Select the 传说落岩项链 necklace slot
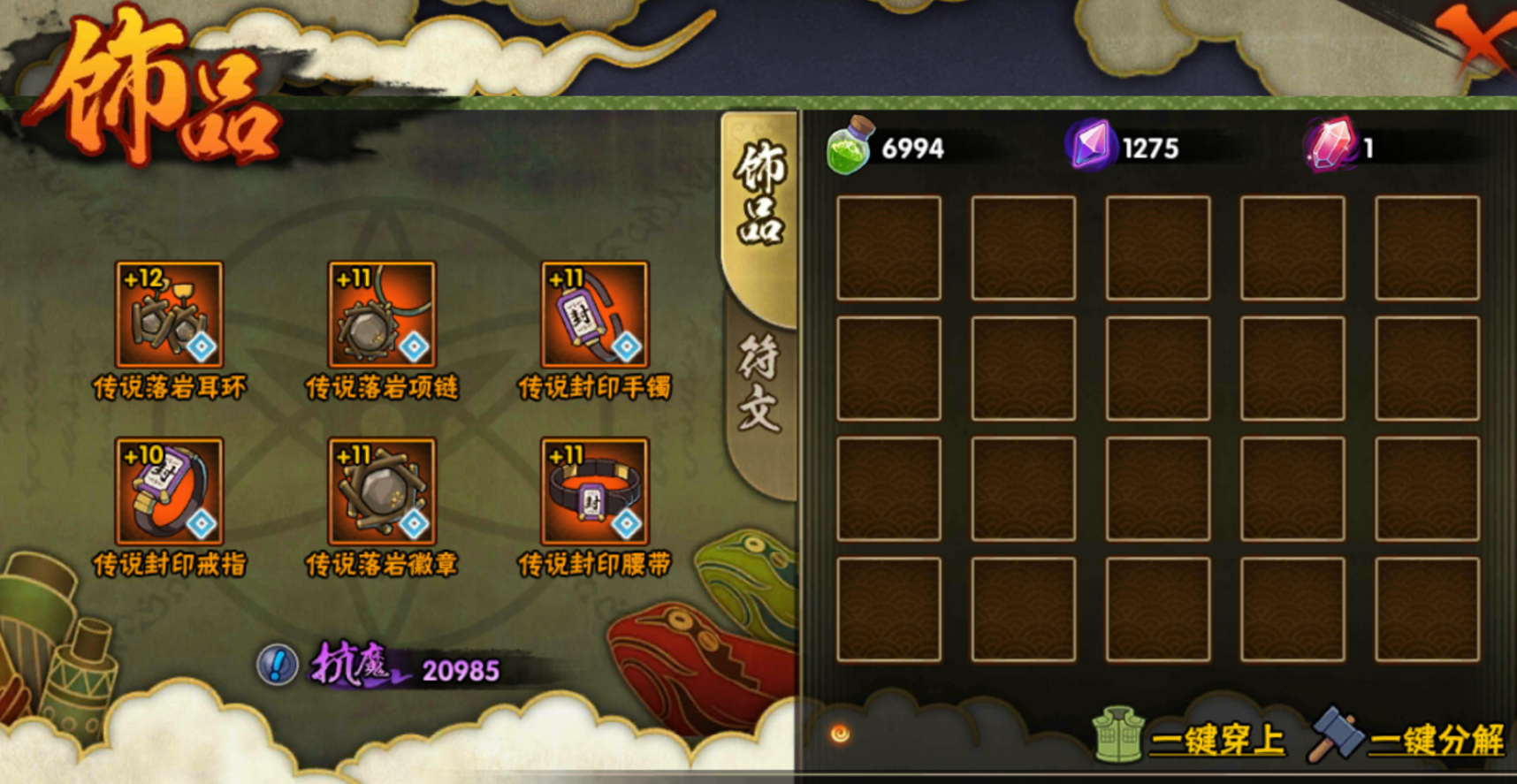Screen dimensions: 1517x784 coord(382,314)
